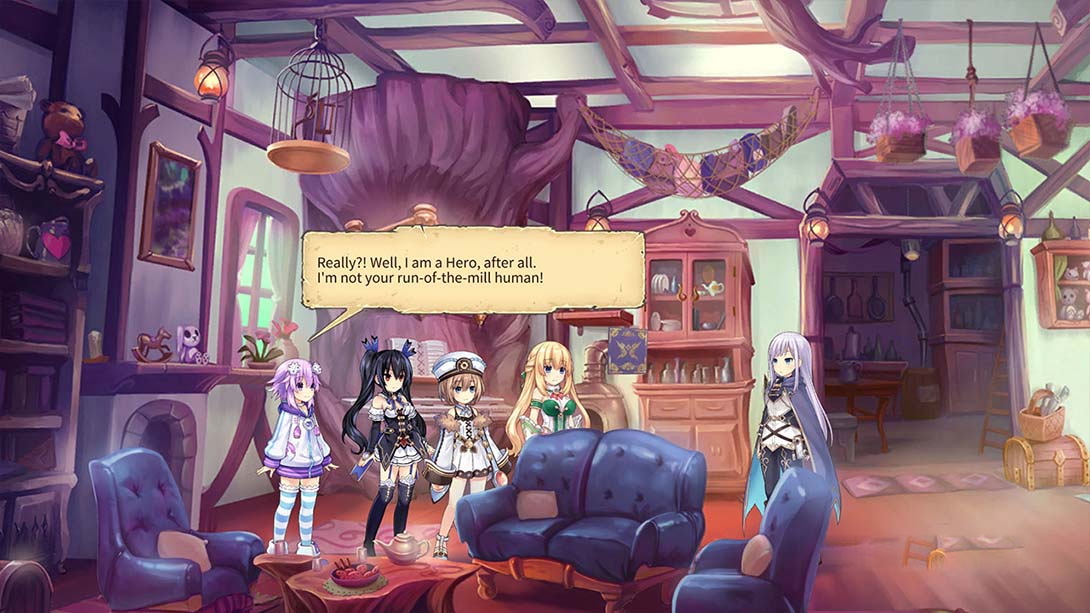Advance the "Really?! Well, I am a Hero" speech bubble
Viewport: 1090px width, 613px height.
tap(473, 270)
